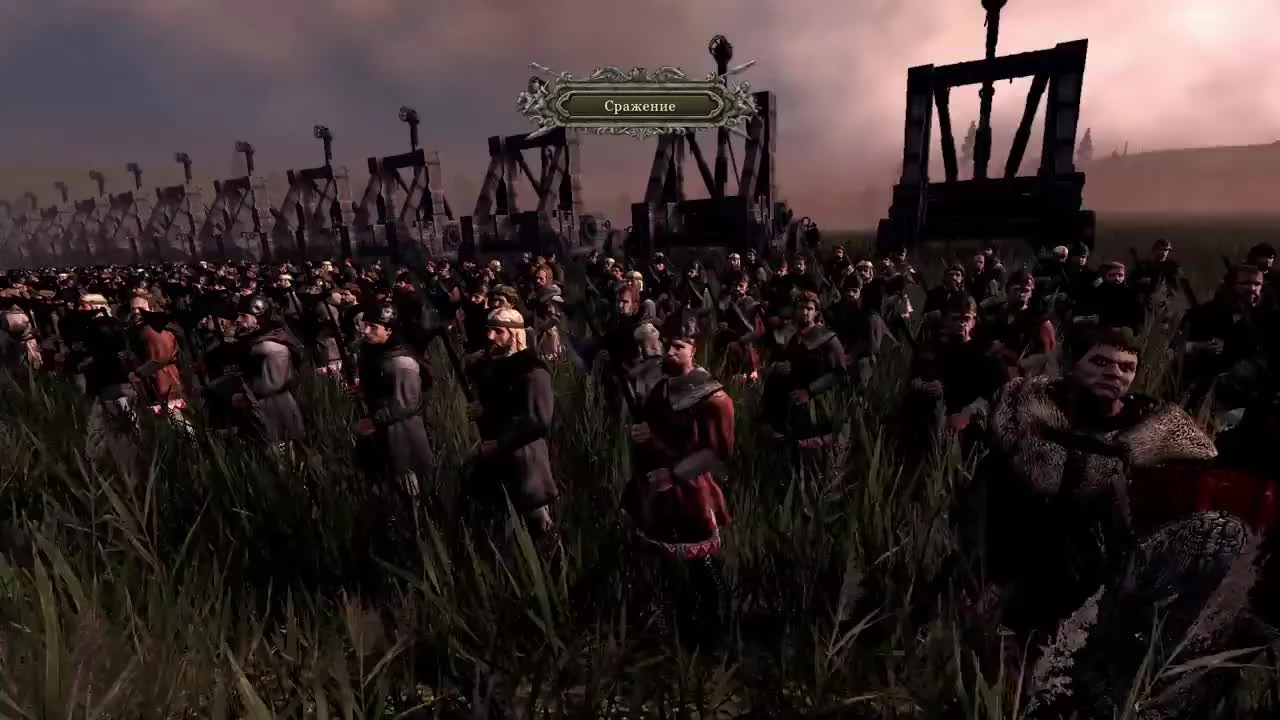Click the text label inside the Сражение plaque
This screenshot has width=1280, height=720.
[x=640, y=104]
